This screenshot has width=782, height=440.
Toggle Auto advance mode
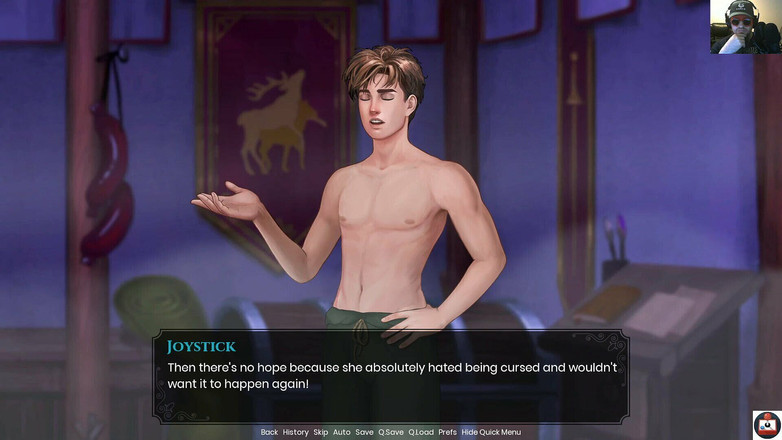(x=342, y=432)
